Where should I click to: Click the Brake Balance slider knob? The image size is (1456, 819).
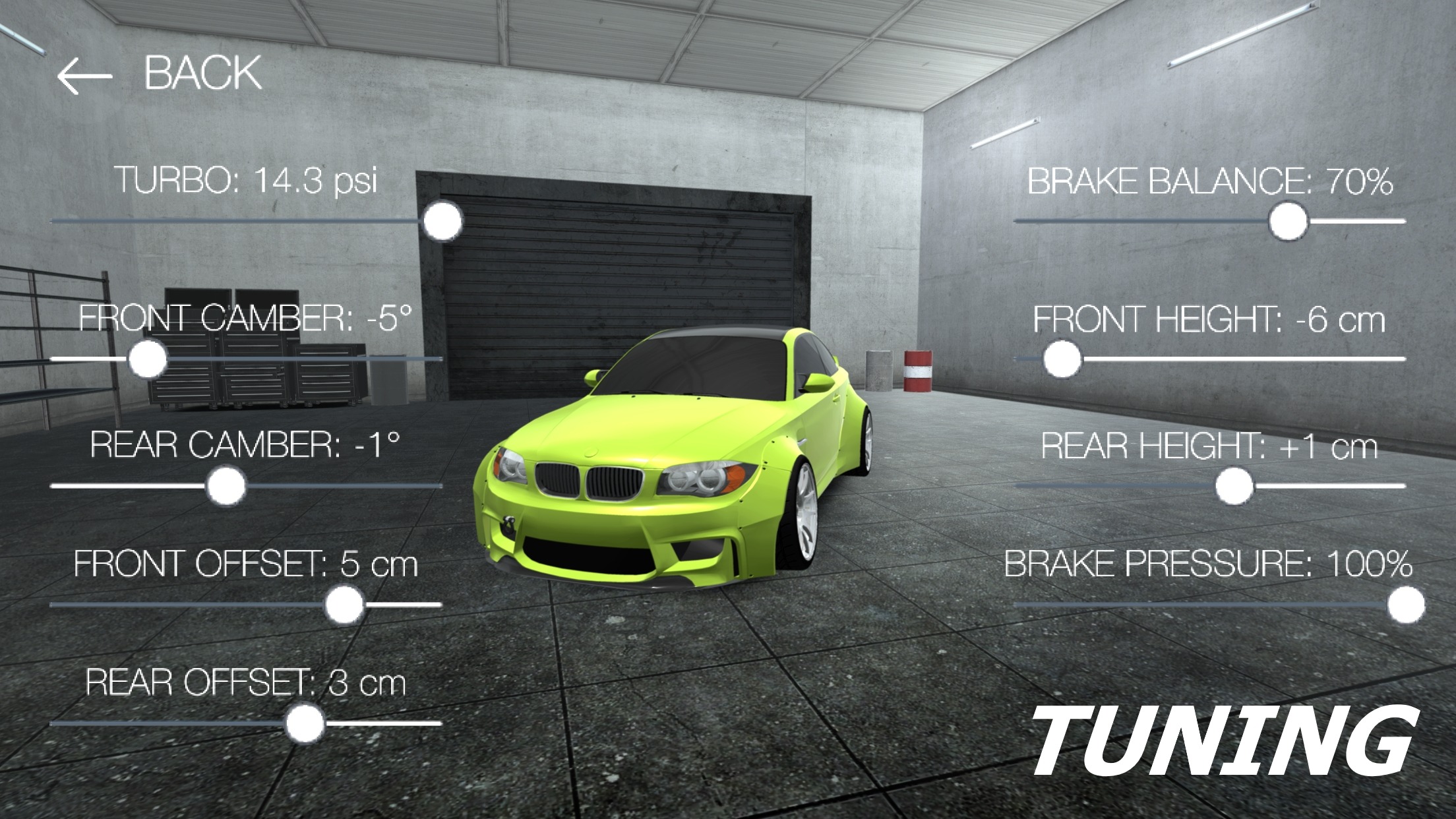click(1288, 222)
